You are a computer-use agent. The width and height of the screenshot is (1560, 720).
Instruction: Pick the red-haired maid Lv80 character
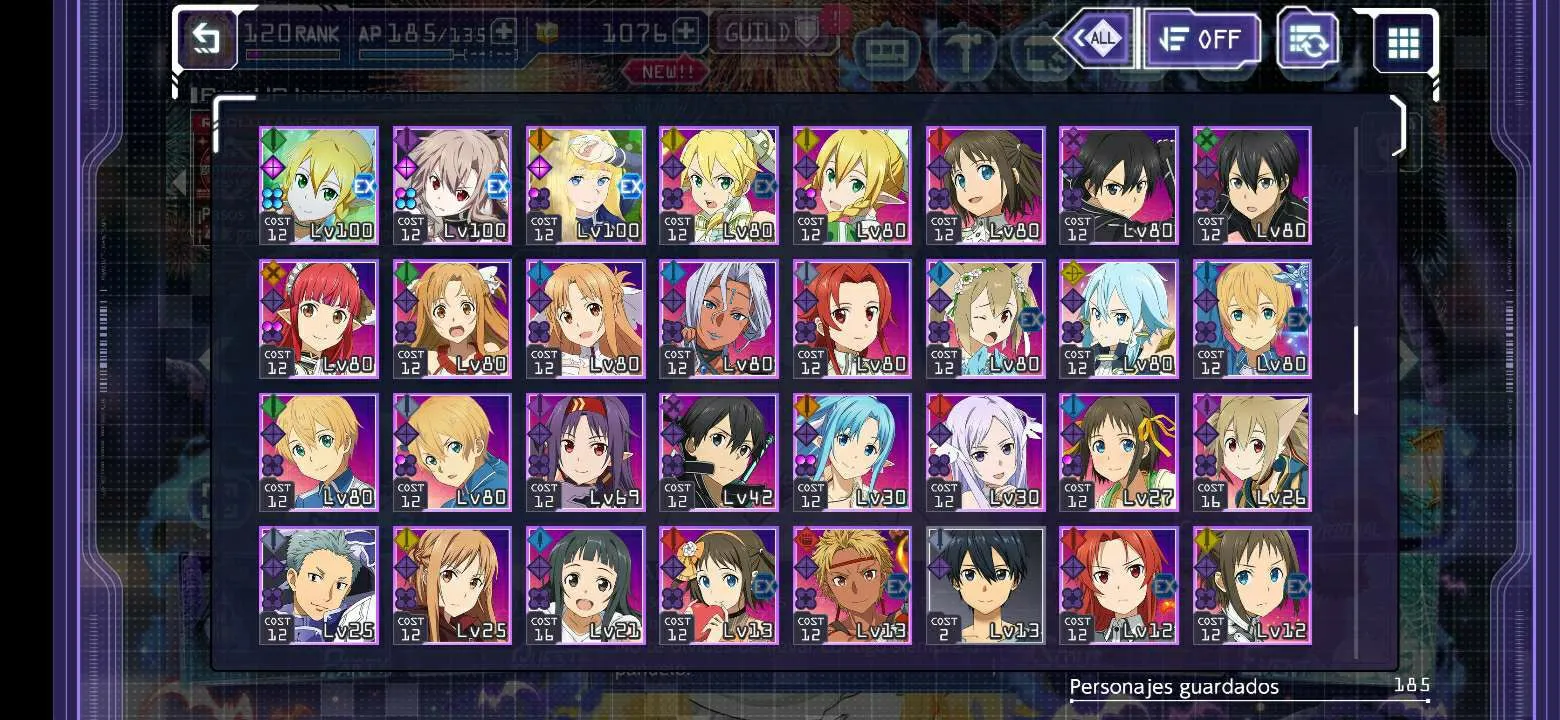coord(319,319)
